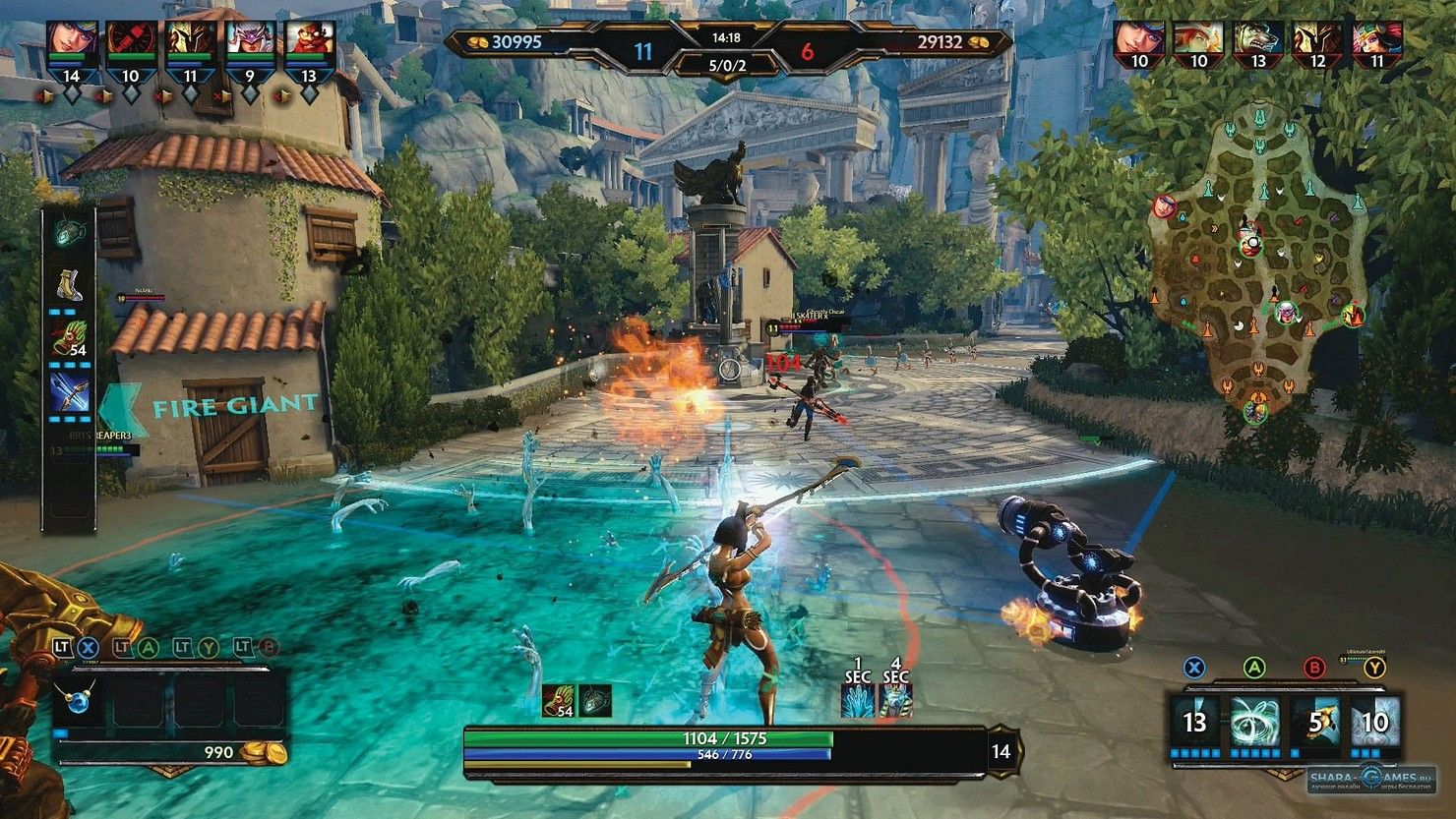This screenshot has height=819, width=1456.
Task: Use the hand relic icon showing 1 SEC
Action: click(x=855, y=700)
